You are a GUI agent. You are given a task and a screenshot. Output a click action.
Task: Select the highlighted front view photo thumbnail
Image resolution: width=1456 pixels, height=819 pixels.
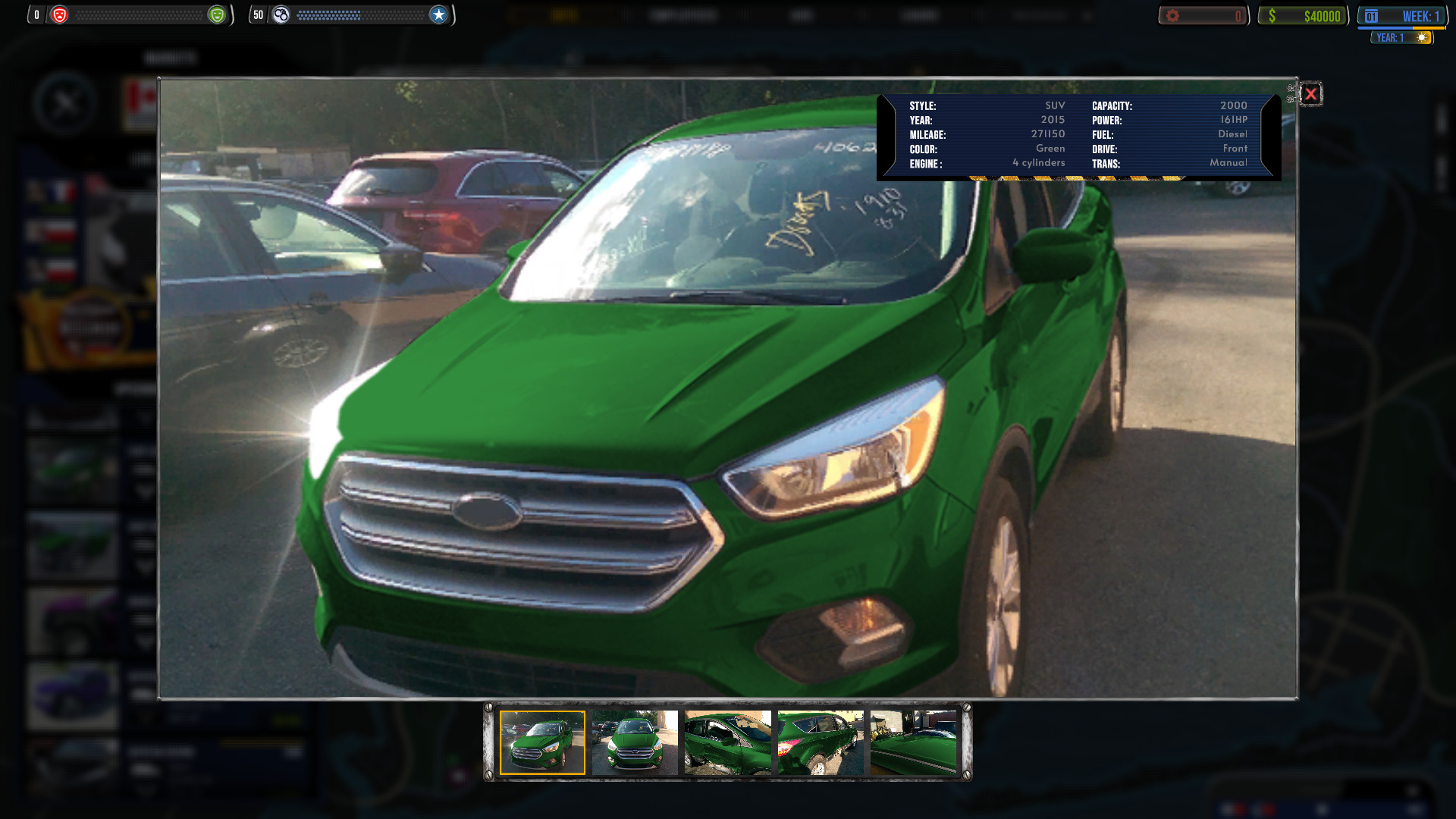click(543, 743)
